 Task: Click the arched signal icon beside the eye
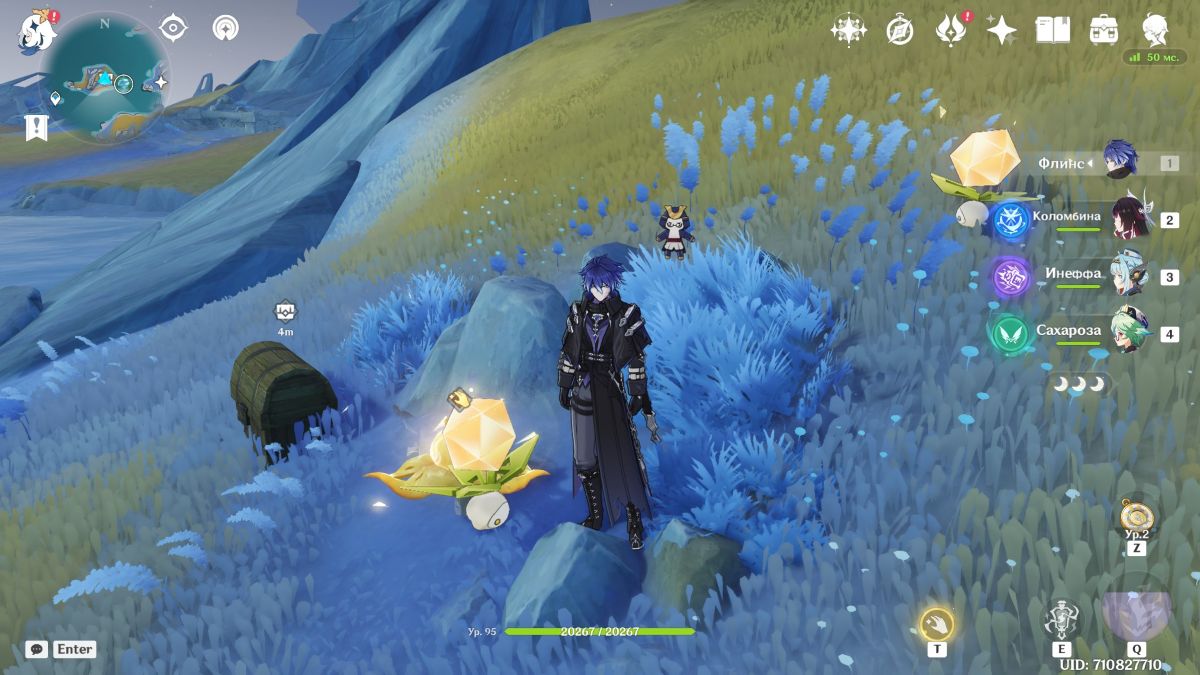pyautogui.click(x=226, y=28)
